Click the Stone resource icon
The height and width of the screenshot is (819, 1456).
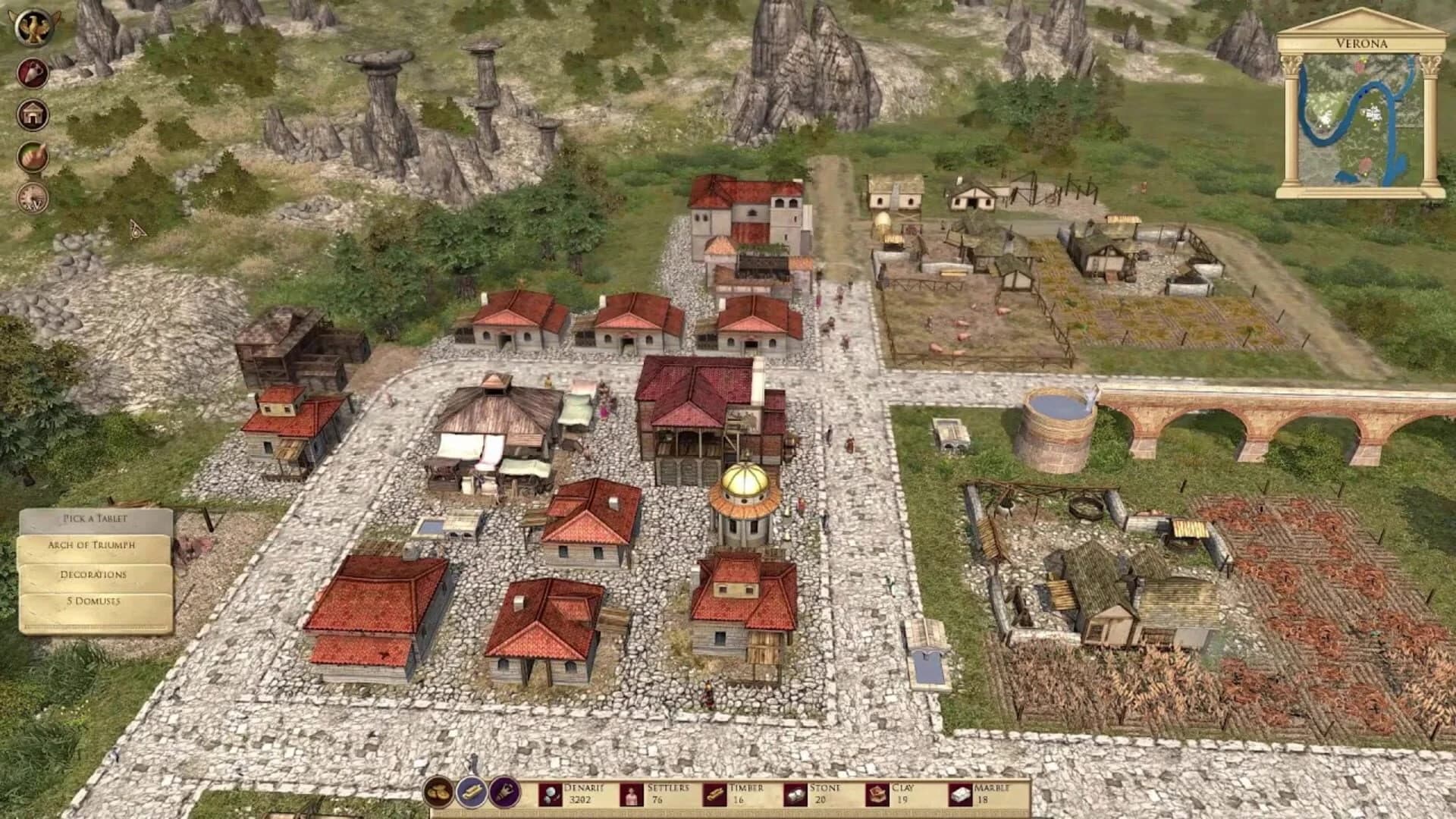pyautogui.click(x=794, y=794)
